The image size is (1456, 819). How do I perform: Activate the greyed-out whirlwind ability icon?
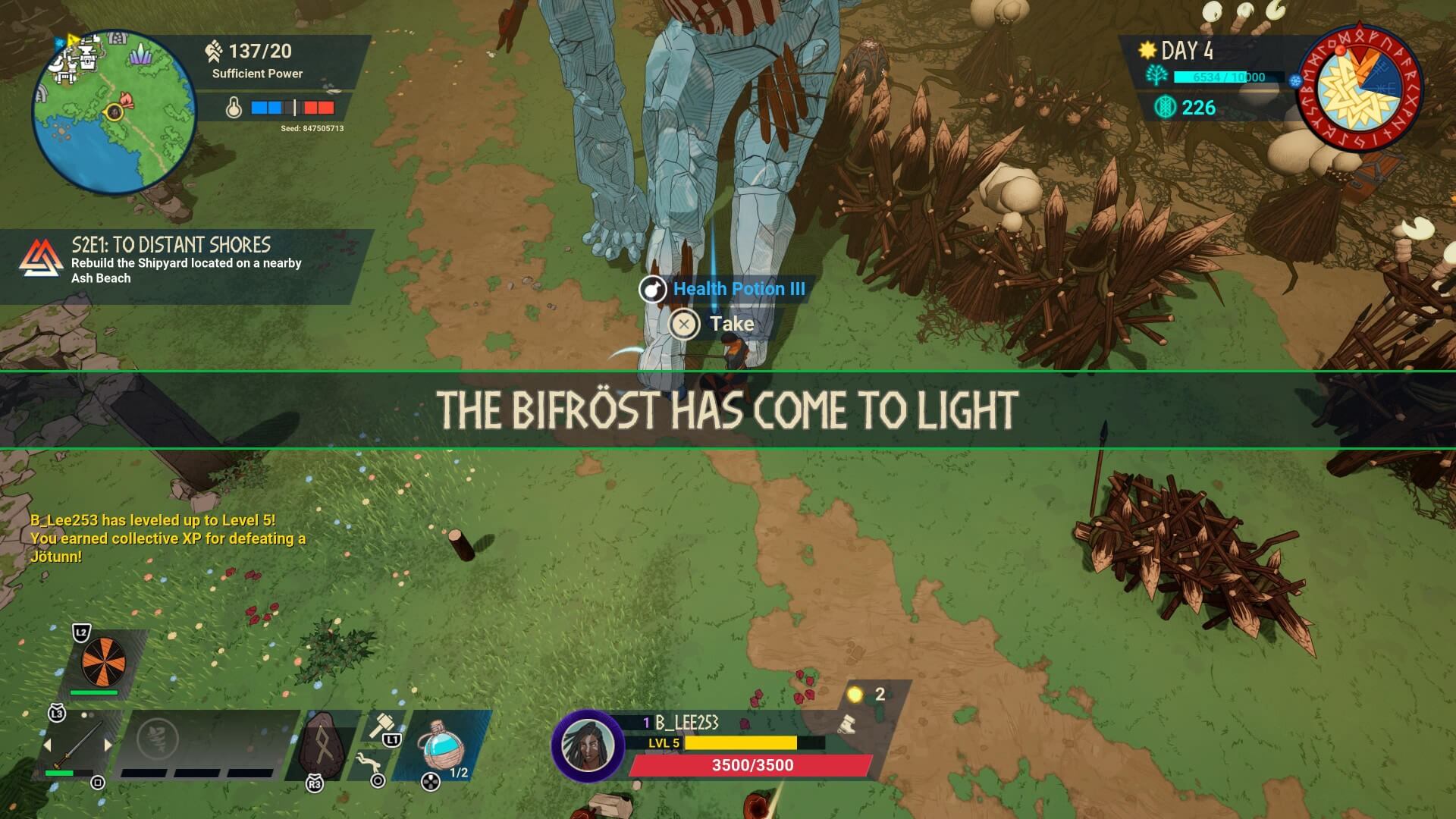(158, 738)
